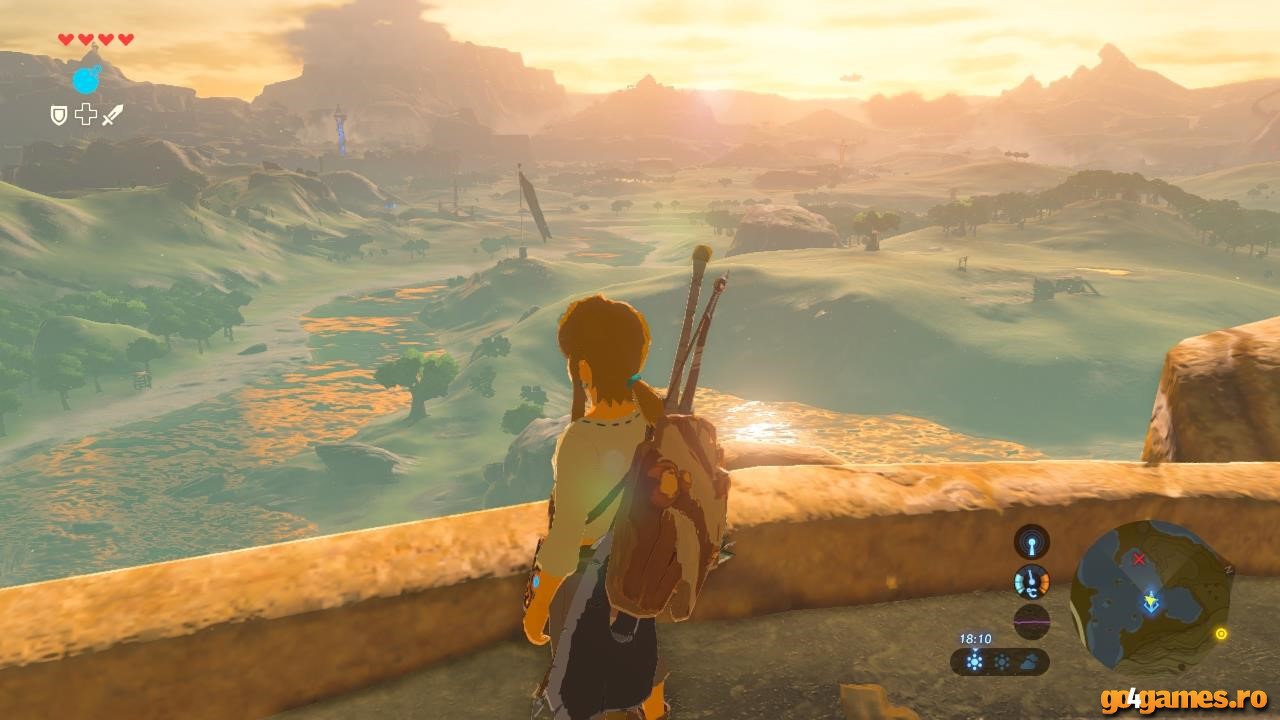Image resolution: width=1280 pixels, height=720 pixels.
Task: Click the compass N indicator on minimap
Action: pyautogui.click(x=1227, y=569)
